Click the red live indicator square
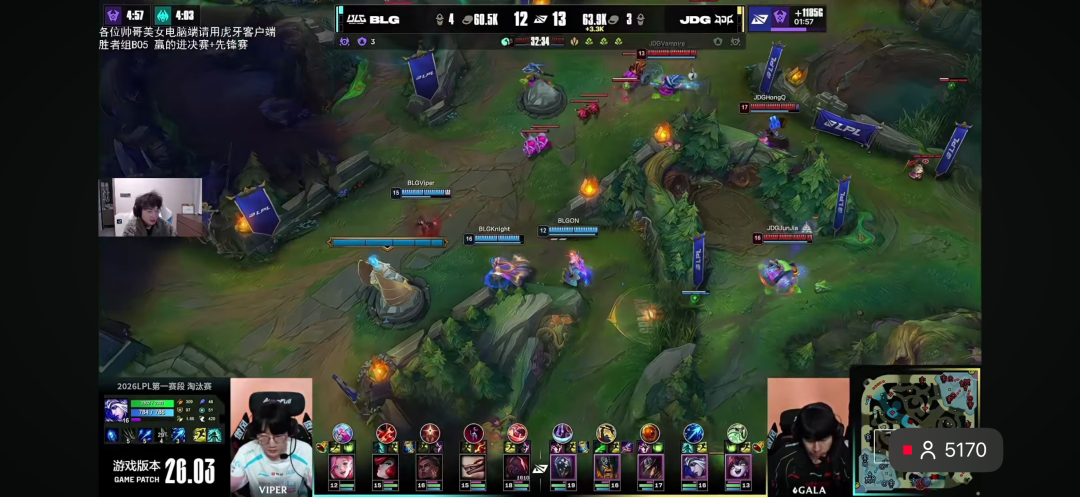 point(907,451)
